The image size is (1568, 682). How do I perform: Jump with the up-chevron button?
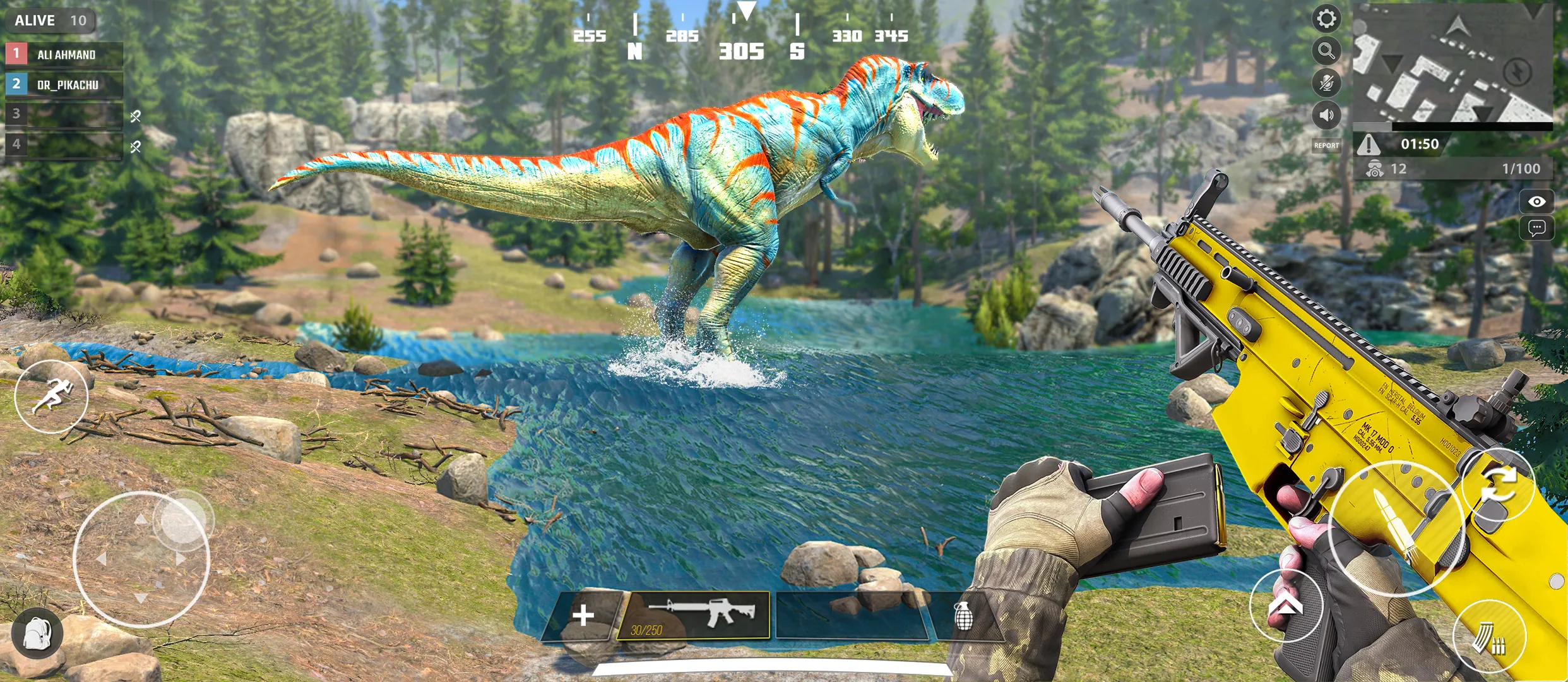point(1286,606)
